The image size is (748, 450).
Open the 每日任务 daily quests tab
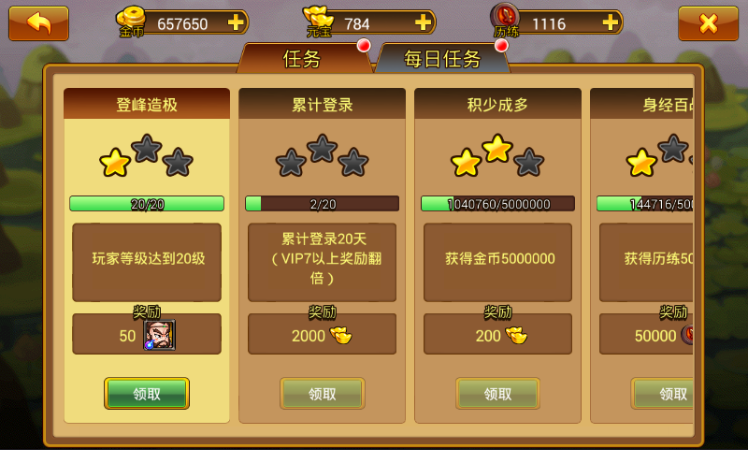442,59
